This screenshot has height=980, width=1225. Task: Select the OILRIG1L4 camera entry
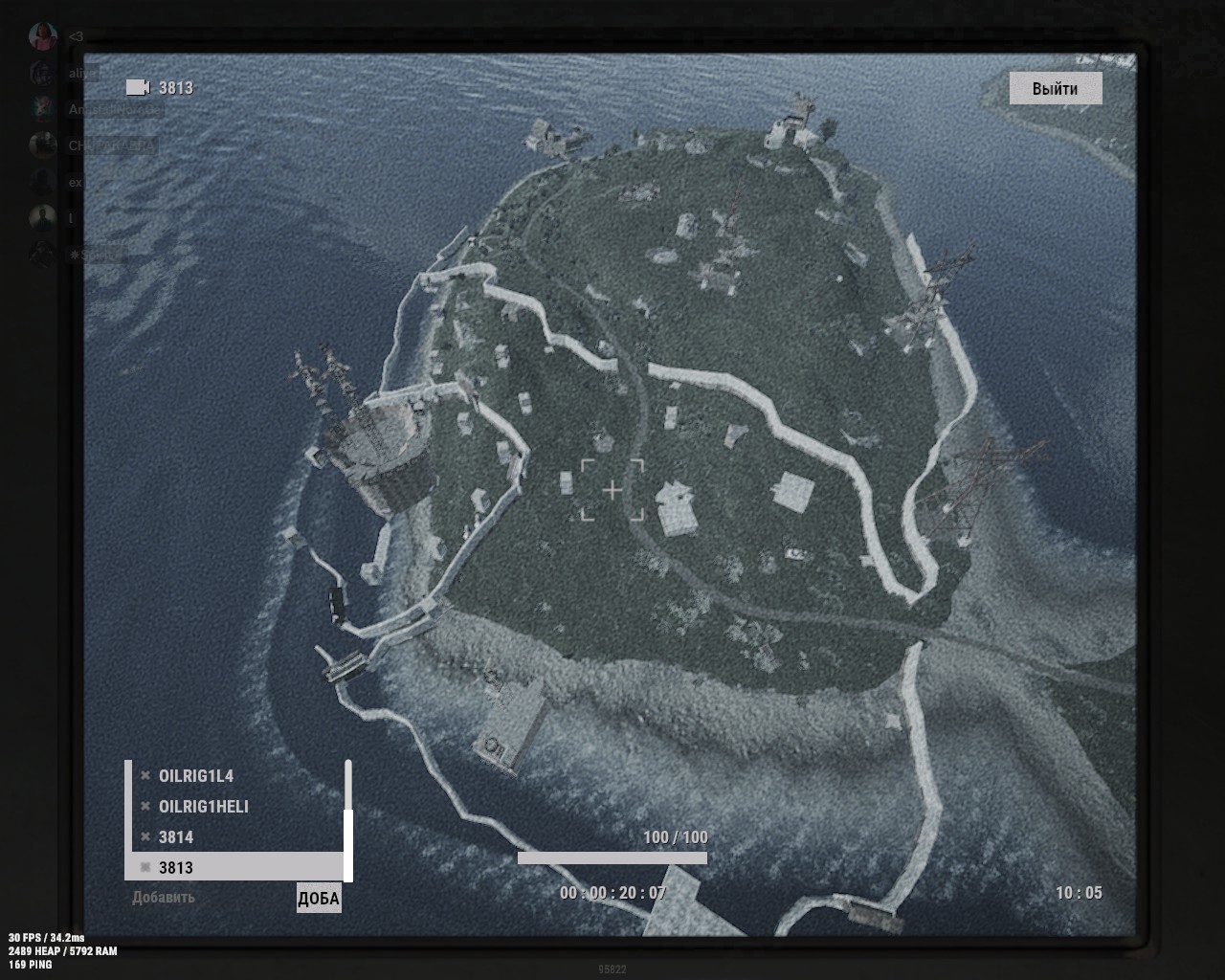point(196,776)
